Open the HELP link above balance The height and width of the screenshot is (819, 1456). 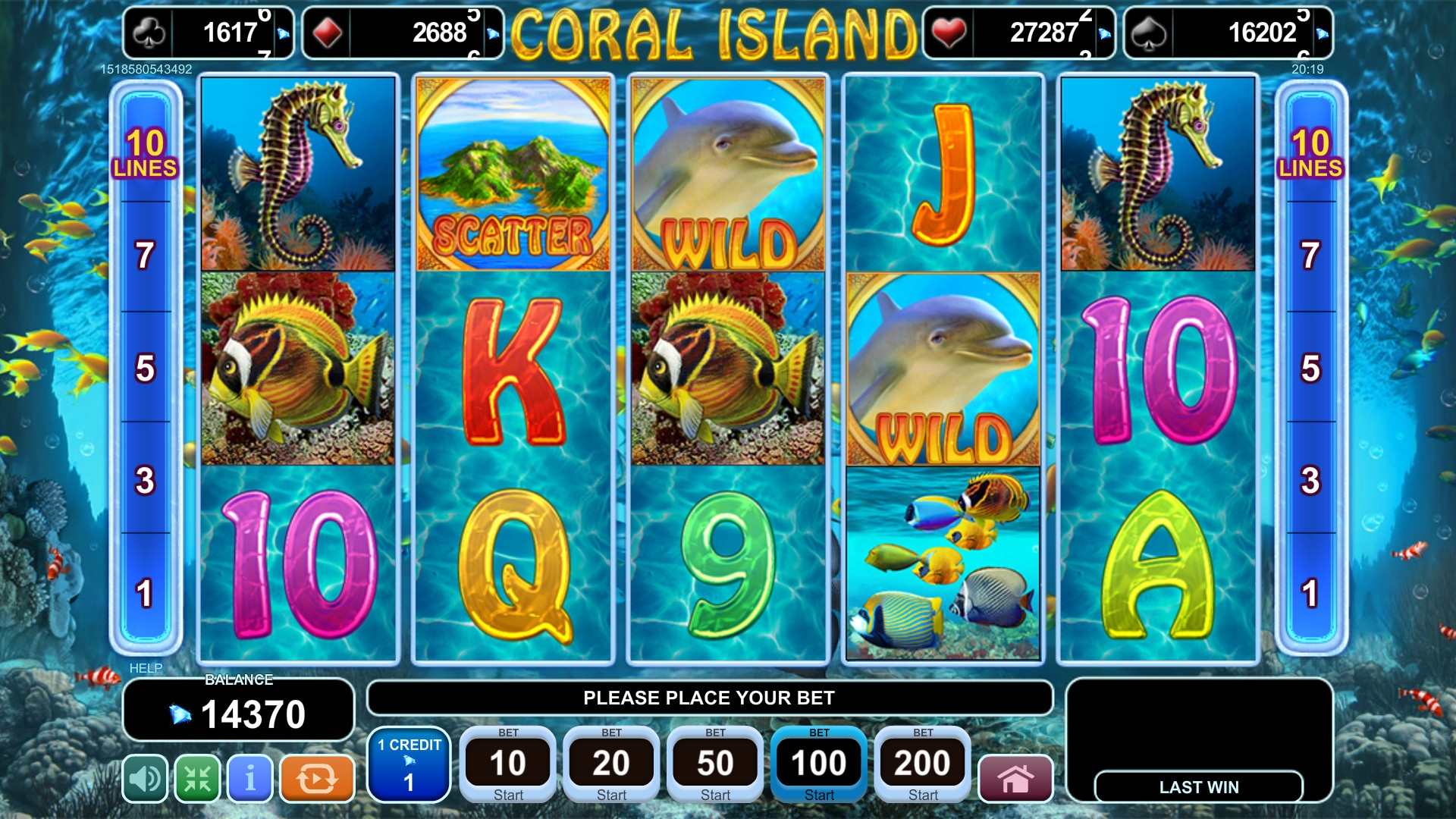(146, 668)
